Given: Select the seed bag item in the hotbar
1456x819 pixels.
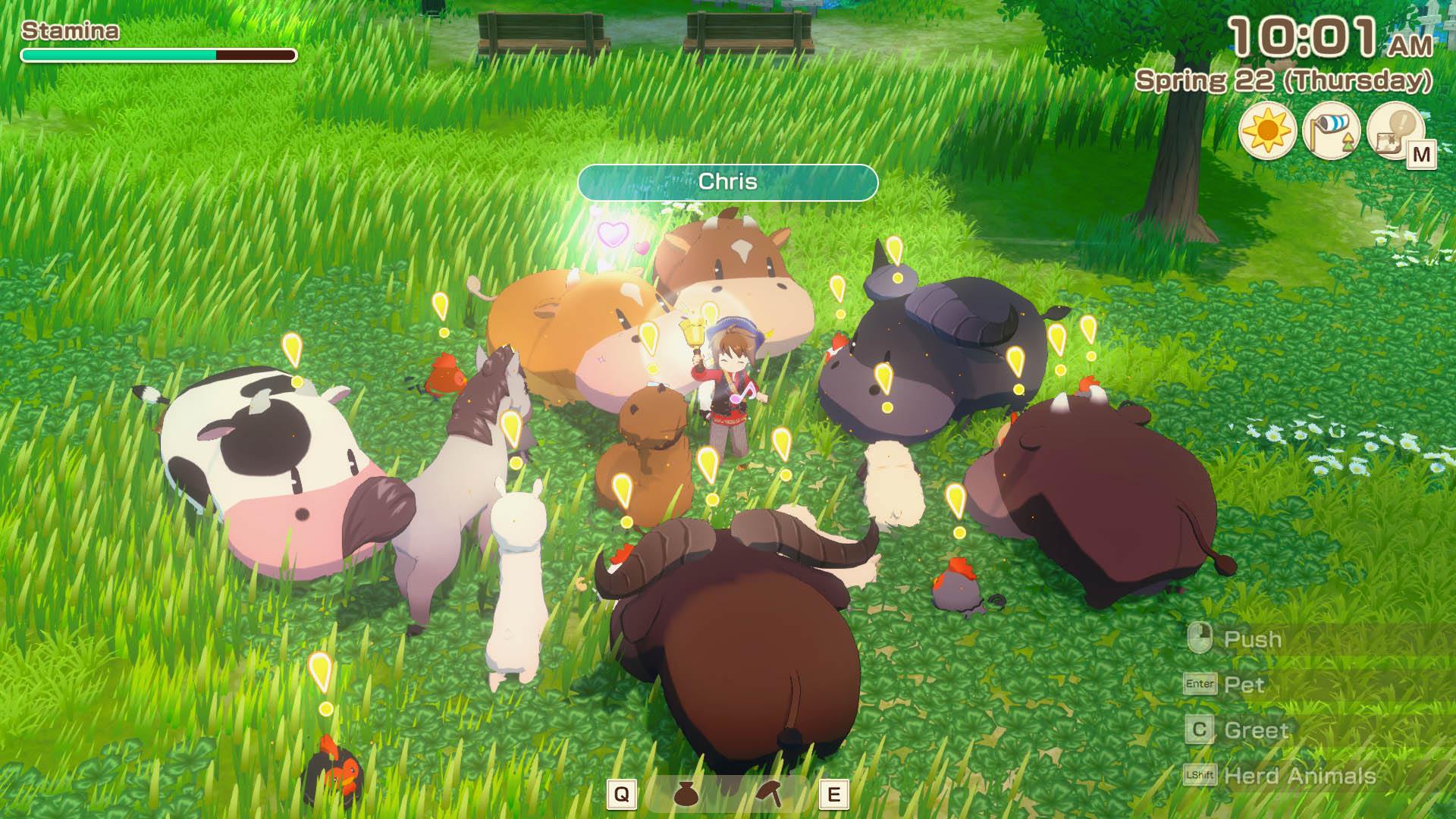Looking at the screenshot, I should coord(686,794).
